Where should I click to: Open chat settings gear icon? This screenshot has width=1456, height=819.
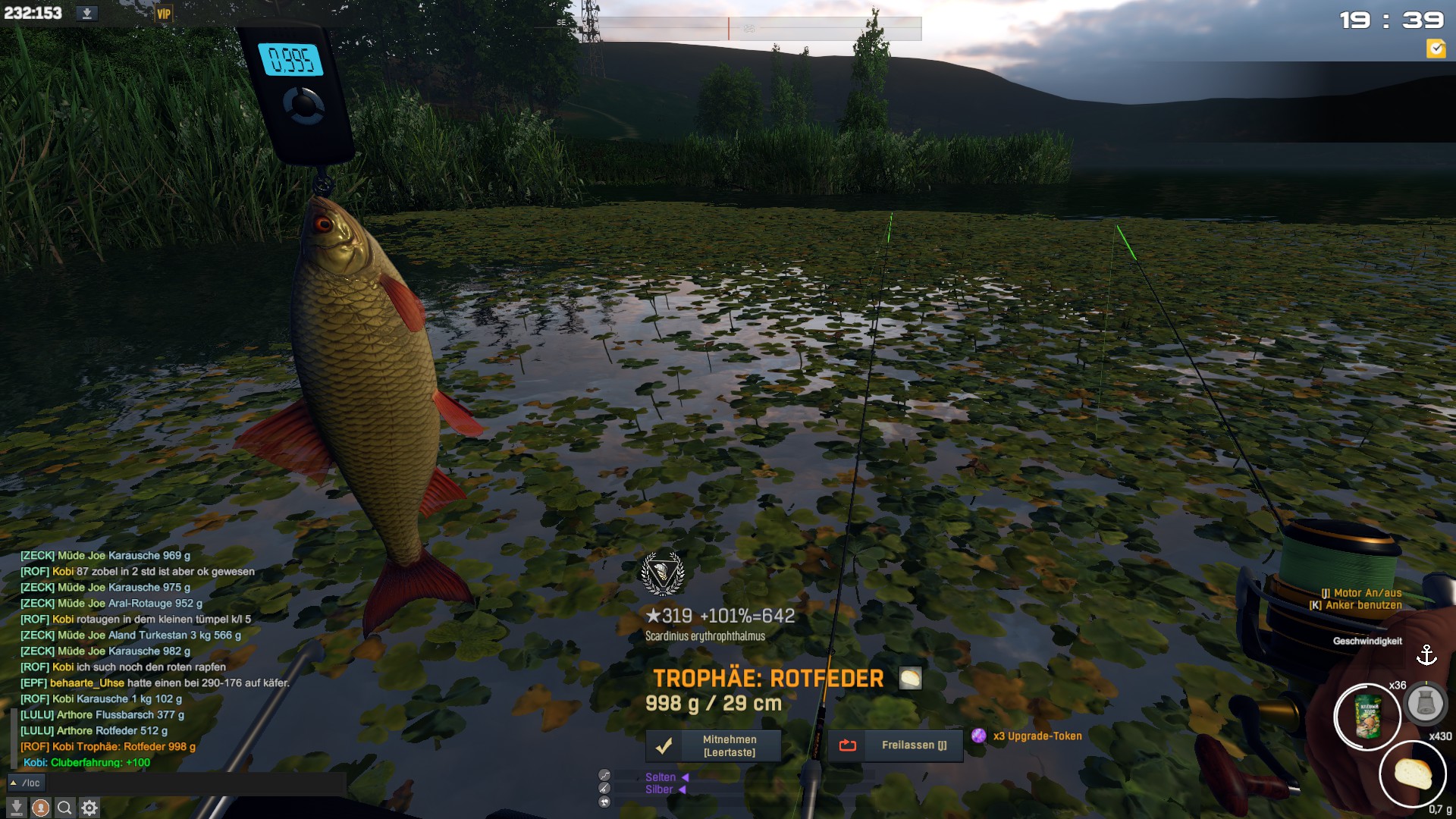pos(89,808)
